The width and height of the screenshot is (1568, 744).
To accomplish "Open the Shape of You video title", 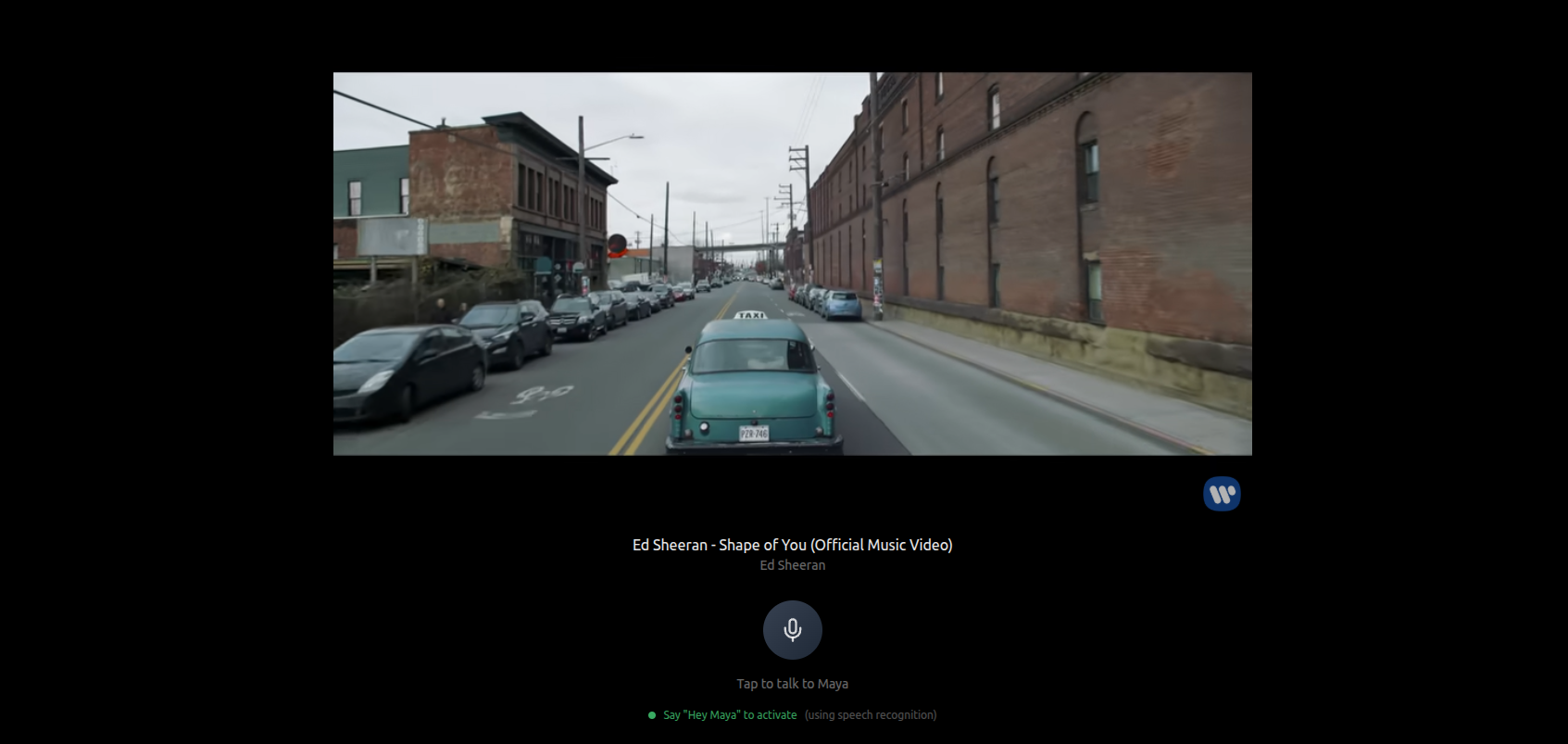I will pyautogui.click(x=792, y=545).
